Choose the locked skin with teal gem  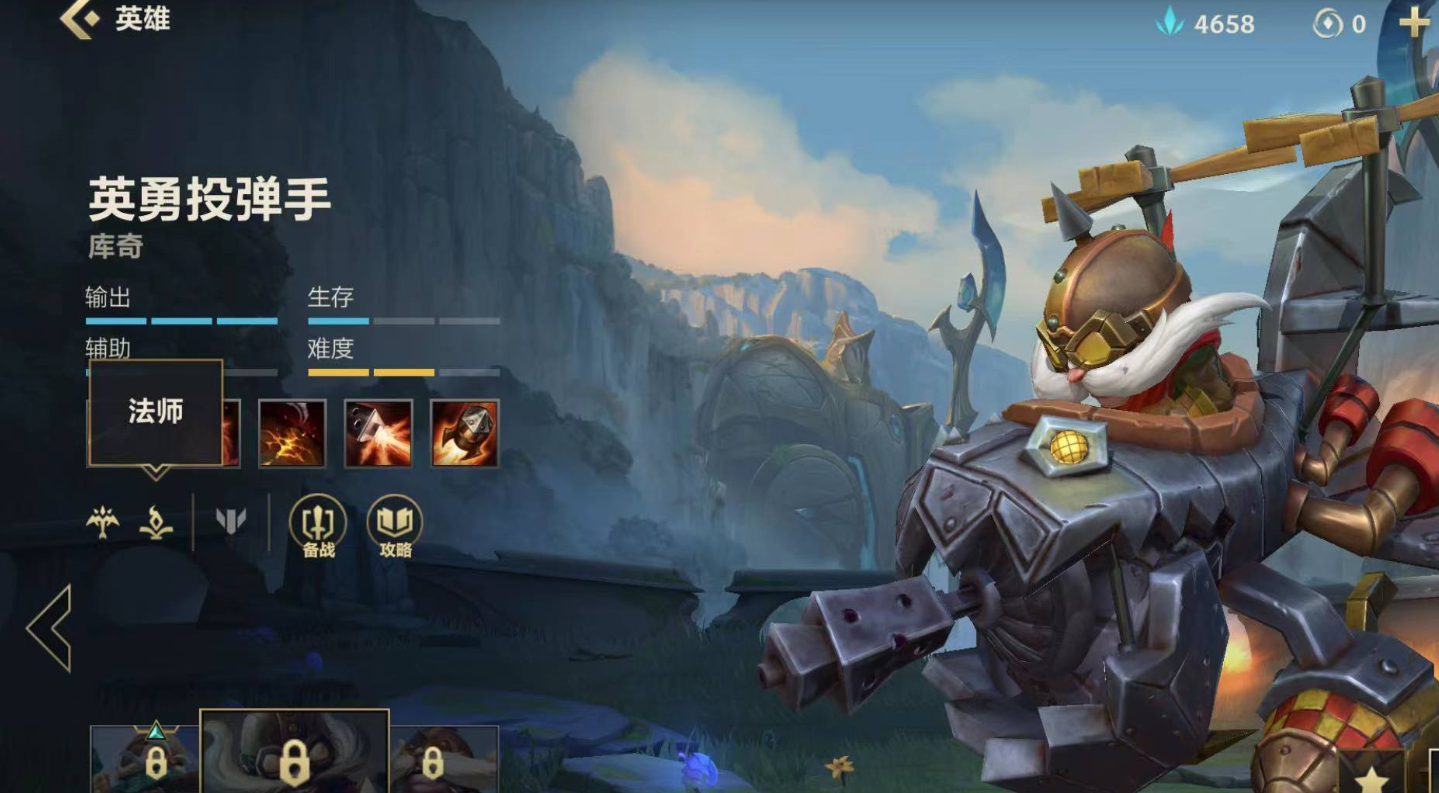144,760
